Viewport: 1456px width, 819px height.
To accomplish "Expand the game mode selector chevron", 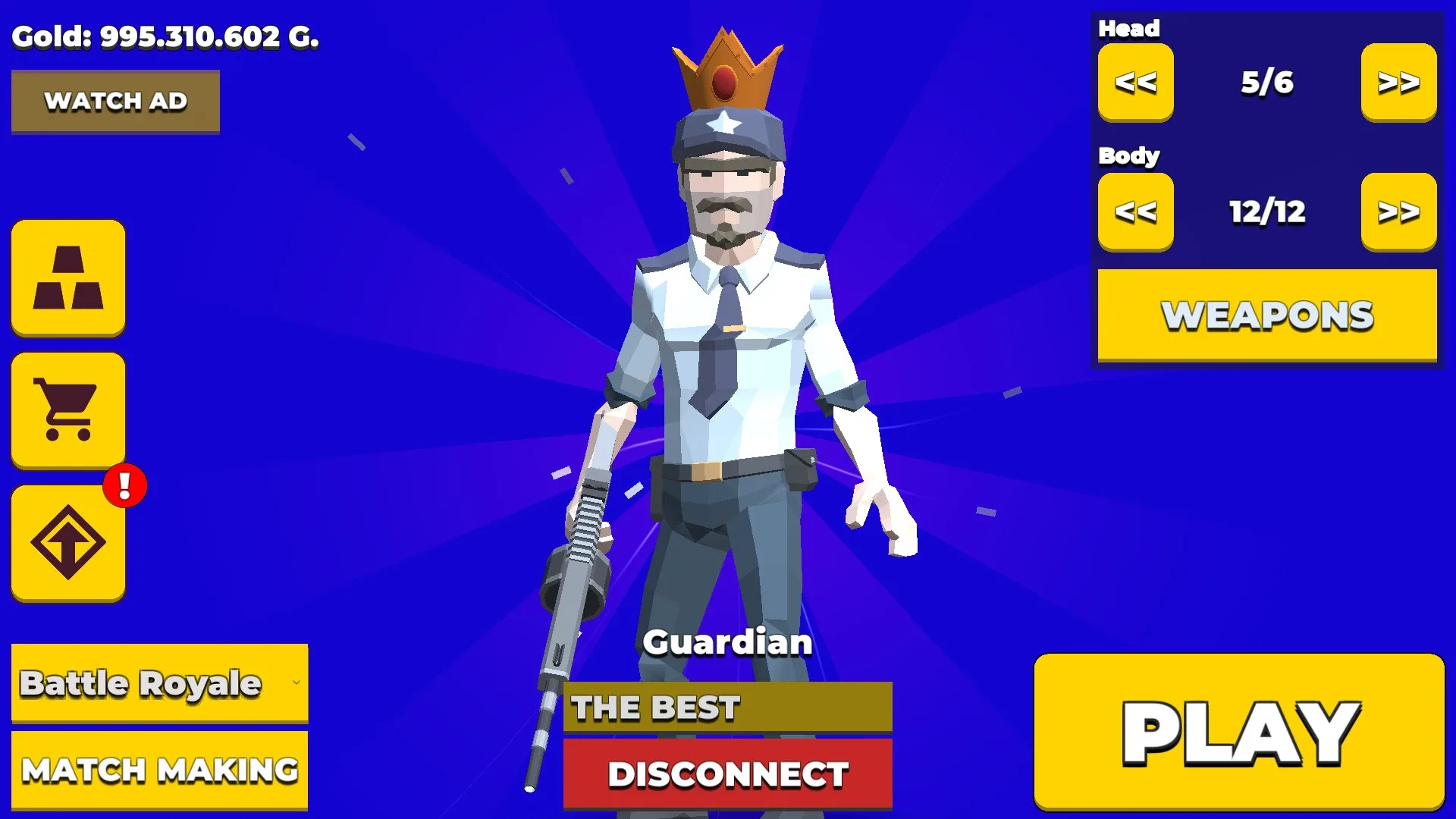I will (298, 682).
